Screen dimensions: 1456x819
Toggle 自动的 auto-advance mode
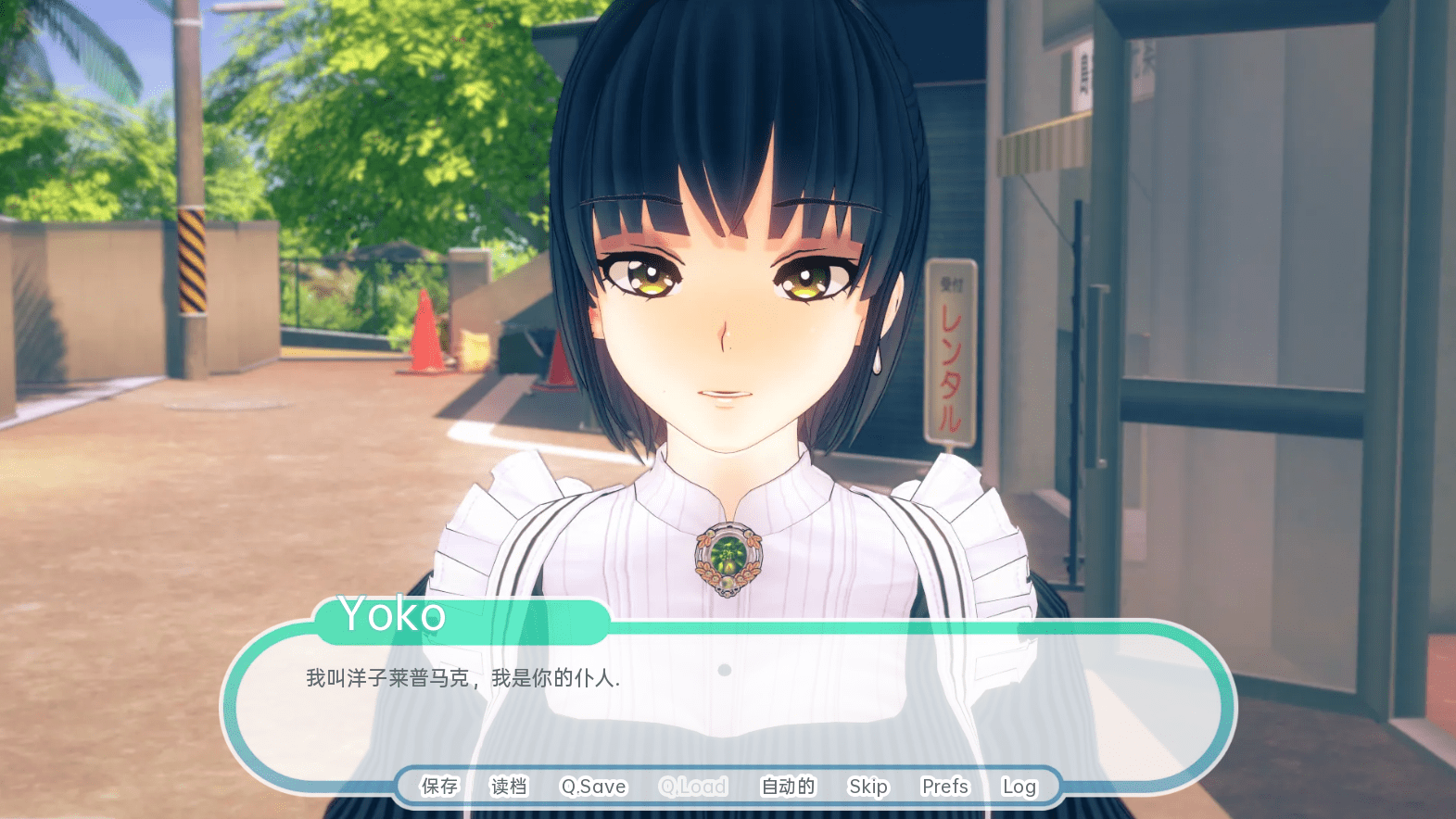tap(788, 787)
